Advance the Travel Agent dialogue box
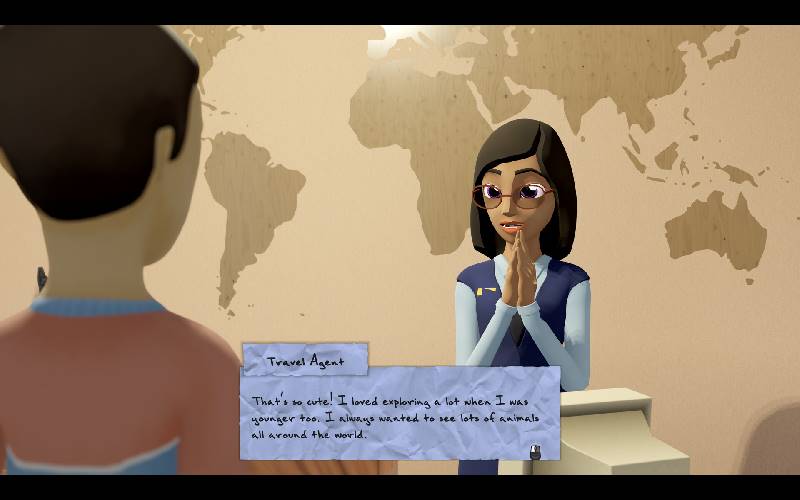This screenshot has height=500, width=800. coord(400,412)
